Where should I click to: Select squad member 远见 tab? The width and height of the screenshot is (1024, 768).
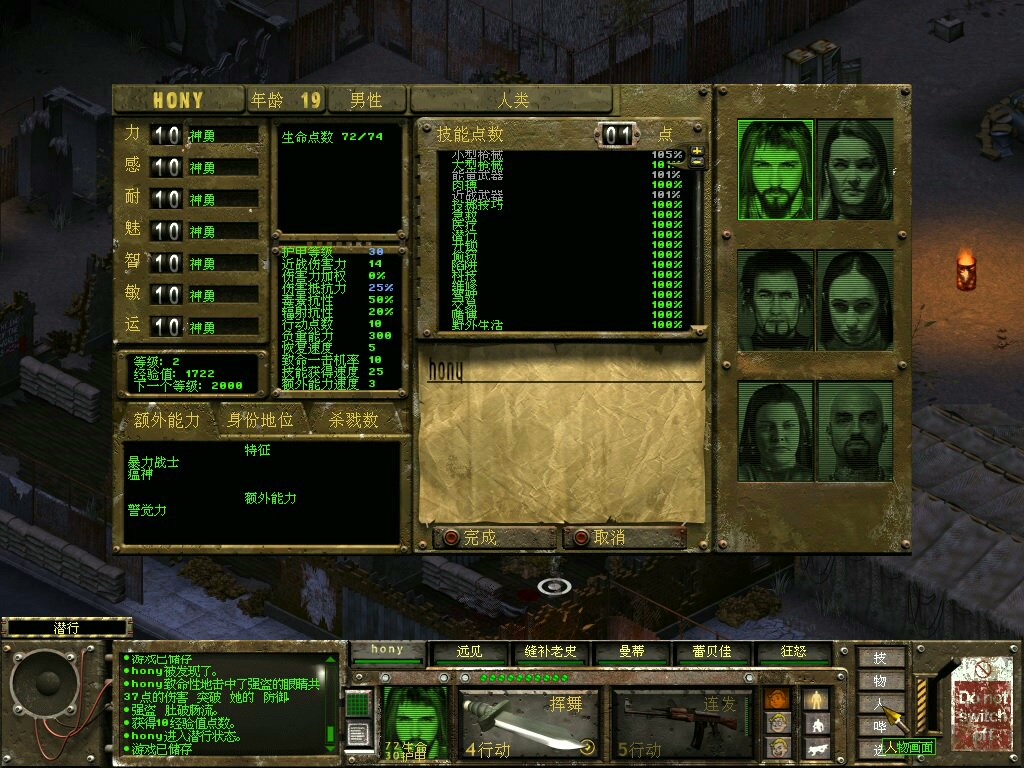469,651
